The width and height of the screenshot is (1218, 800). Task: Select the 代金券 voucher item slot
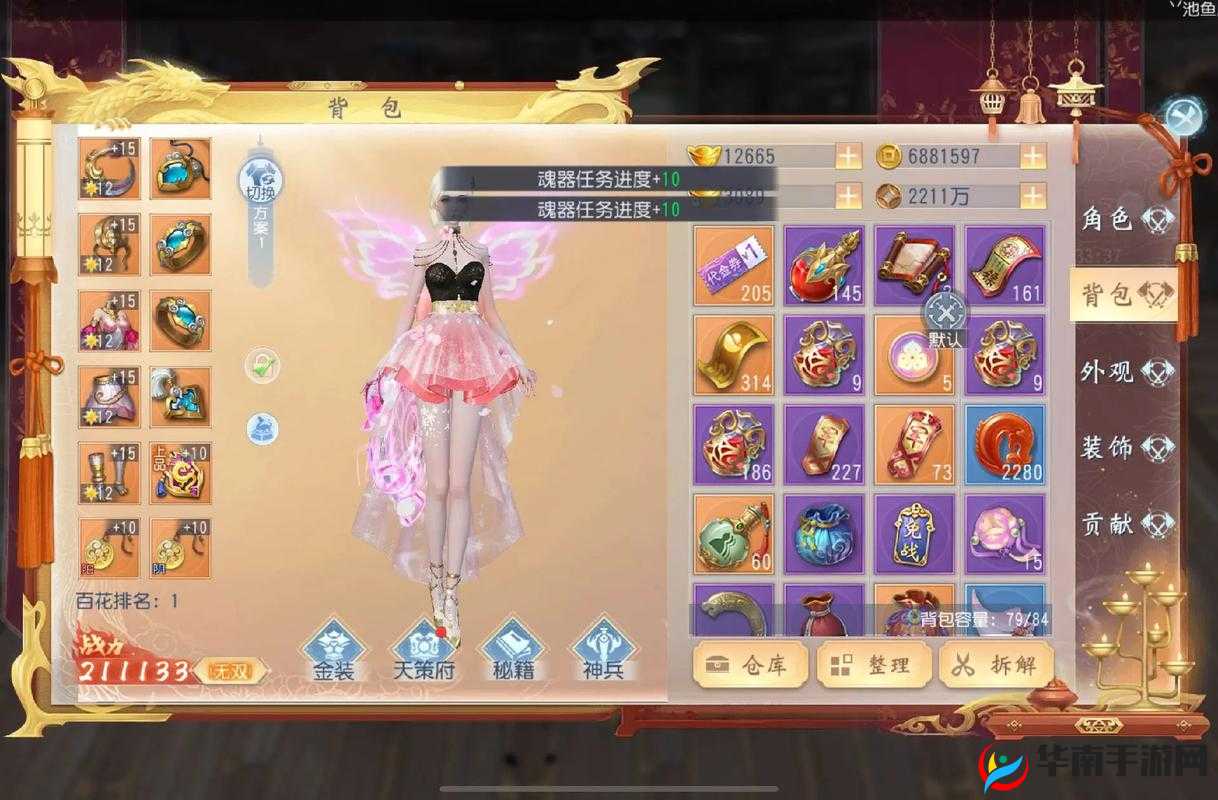click(734, 265)
